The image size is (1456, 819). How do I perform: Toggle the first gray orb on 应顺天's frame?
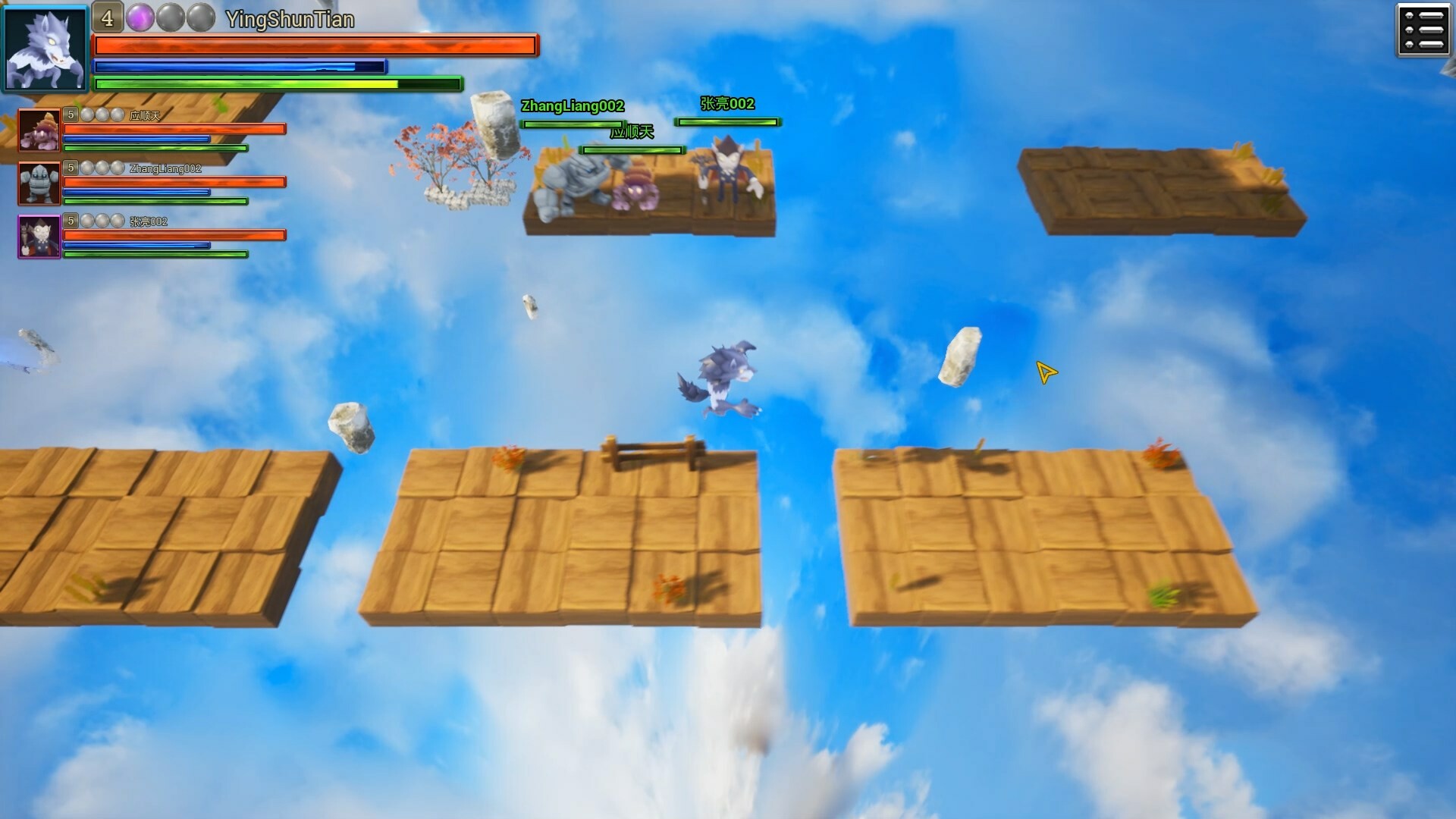point(87,114)
